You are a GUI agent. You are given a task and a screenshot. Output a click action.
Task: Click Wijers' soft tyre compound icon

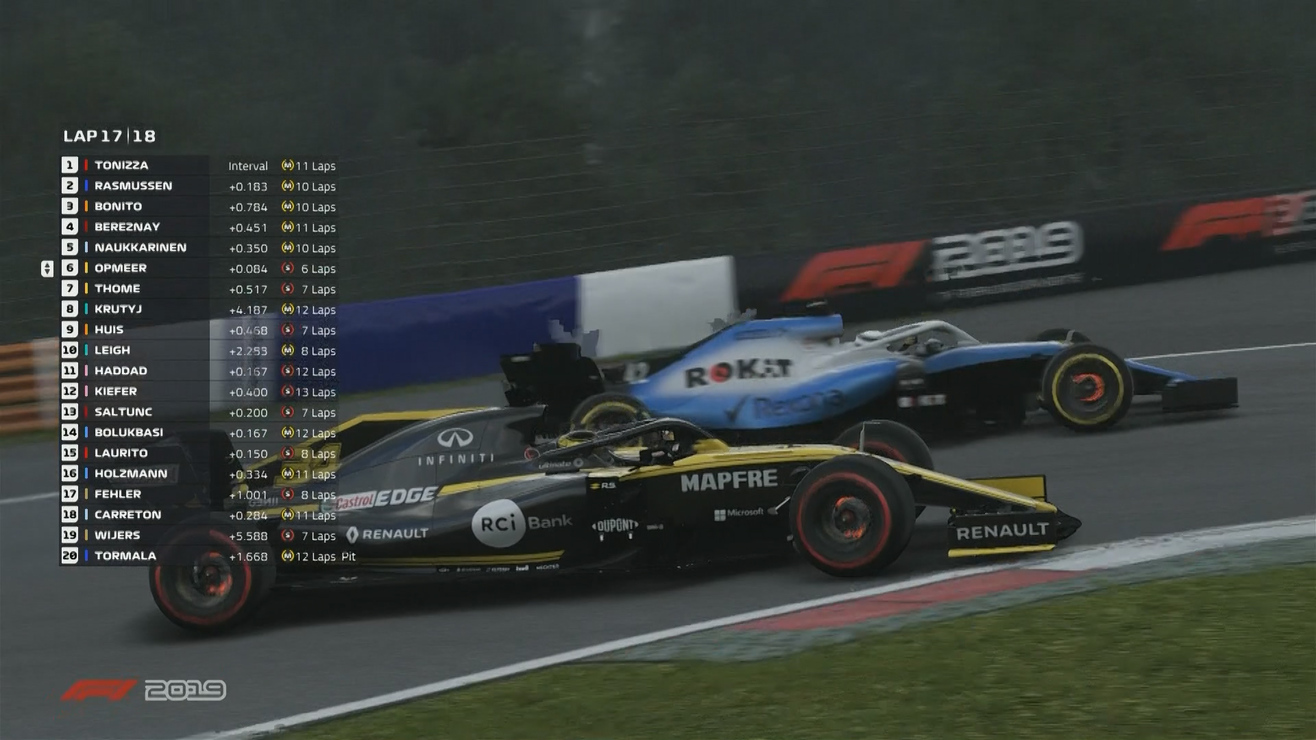pyautogui.click(x=290, y=534)
